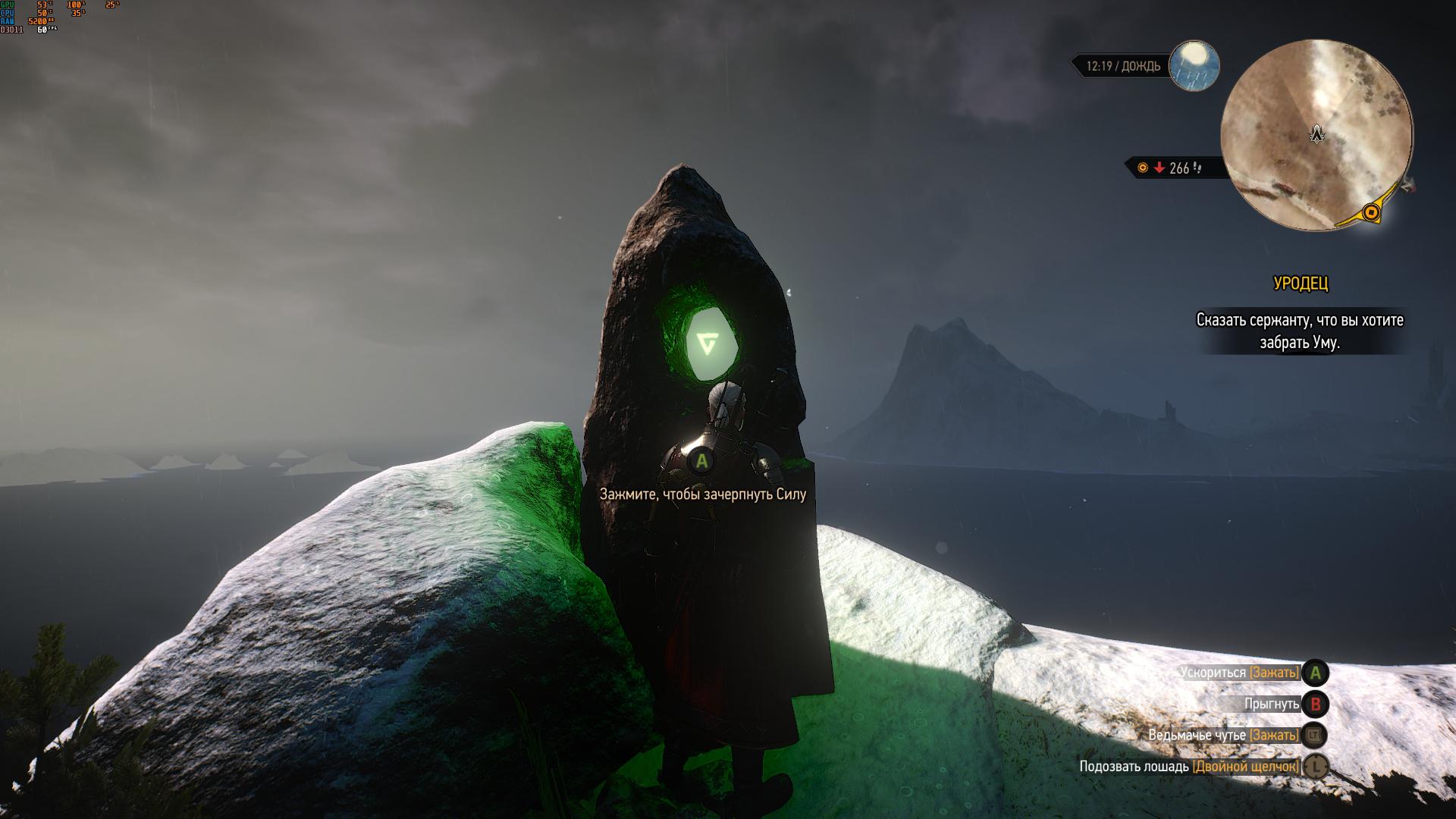Click the circular minimap

pyautogui.click(x=1316, y=136)
